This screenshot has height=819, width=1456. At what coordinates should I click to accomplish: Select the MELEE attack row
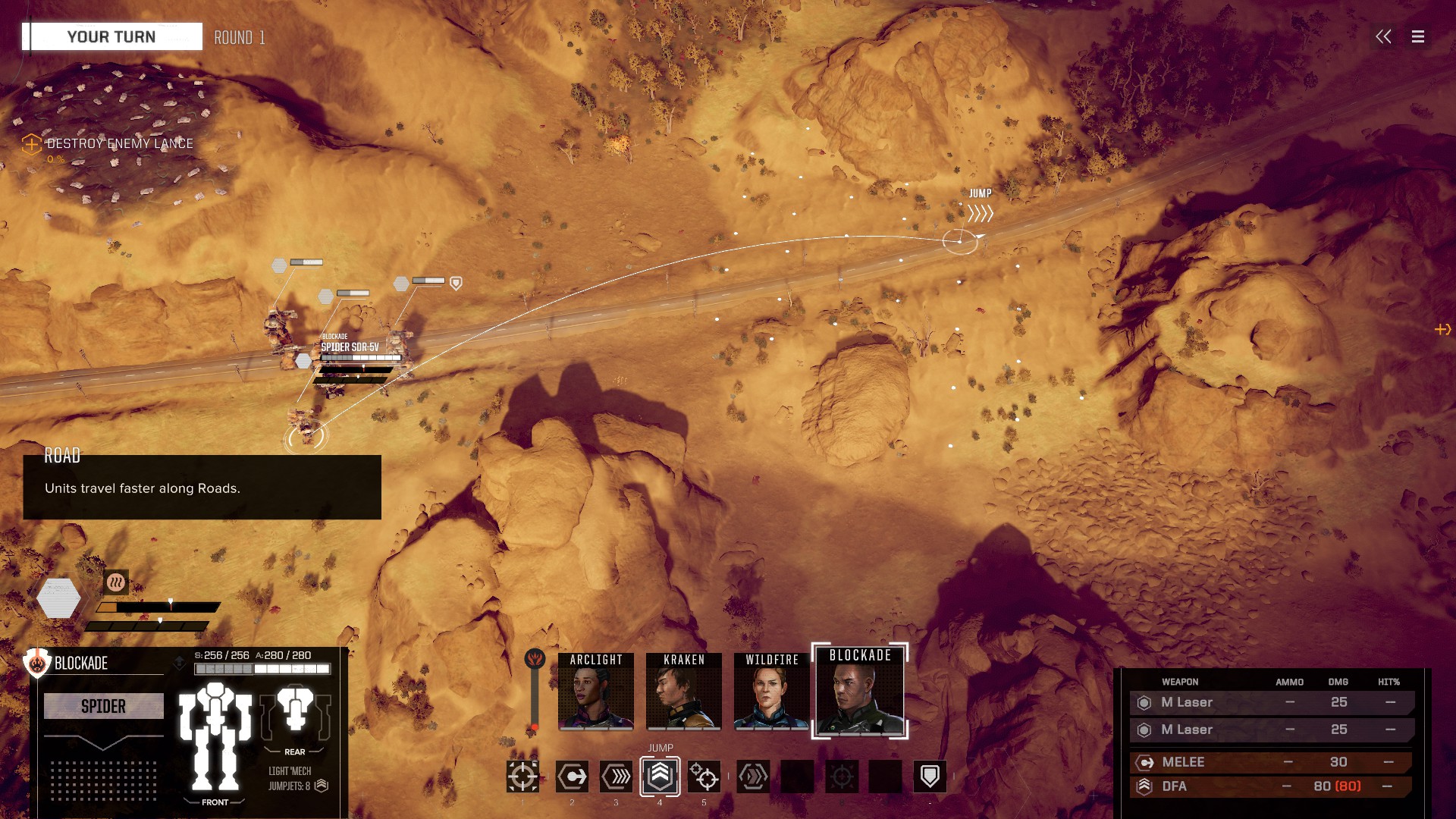(x=1270, y=762)
